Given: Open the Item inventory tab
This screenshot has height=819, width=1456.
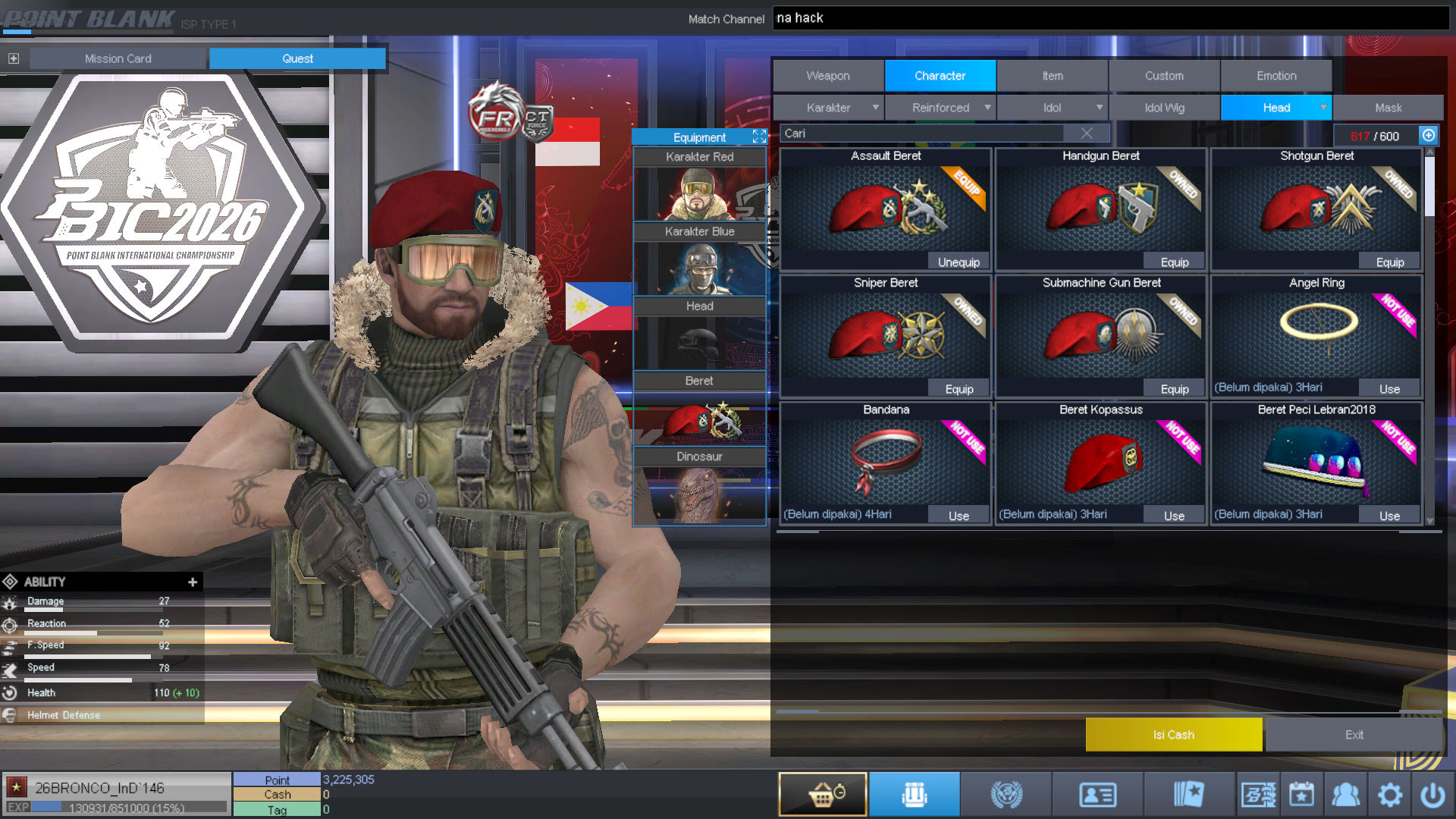Looking at the screenshot, I should click(1052, 76).
